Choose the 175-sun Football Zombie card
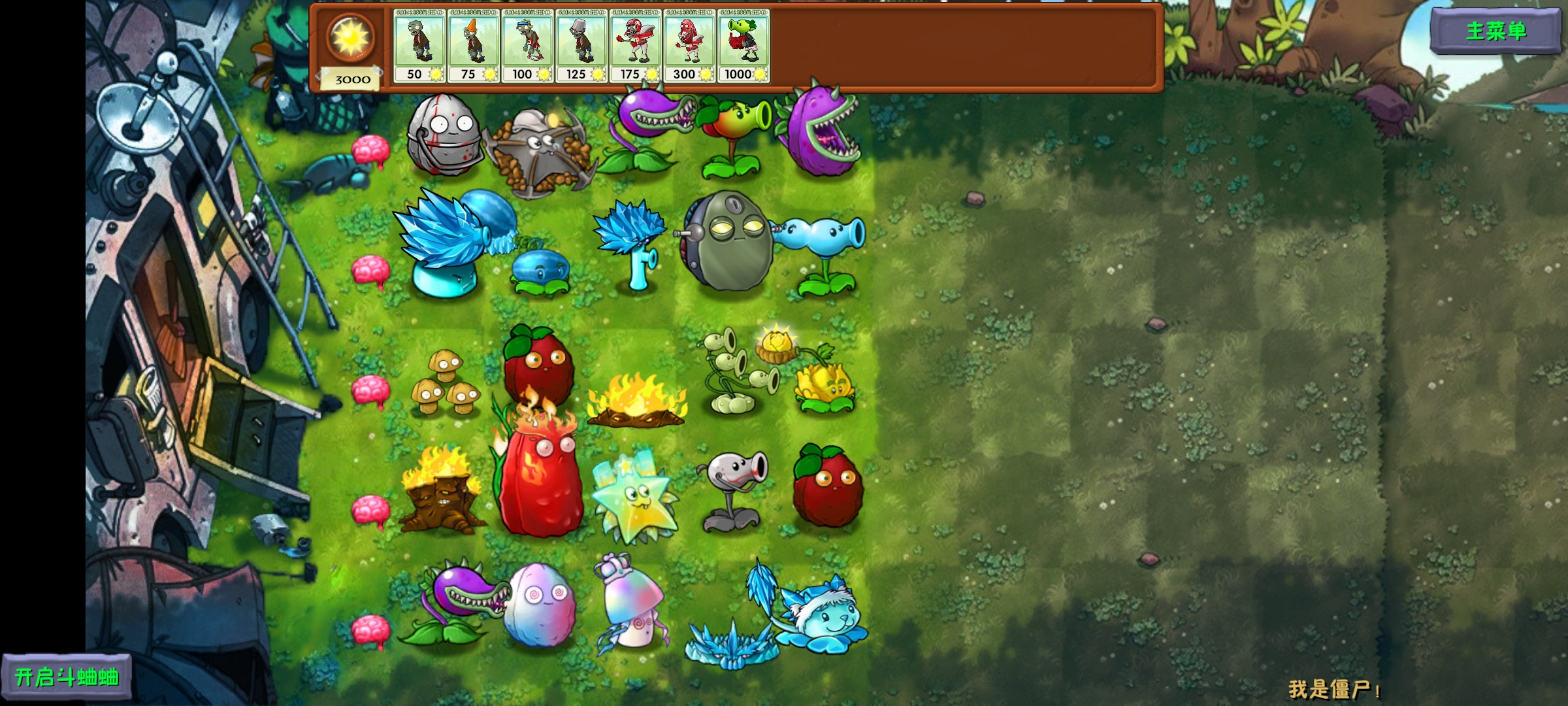Image resolution: width=1568 pixels, height=706 pixels. tap(635, 42)
